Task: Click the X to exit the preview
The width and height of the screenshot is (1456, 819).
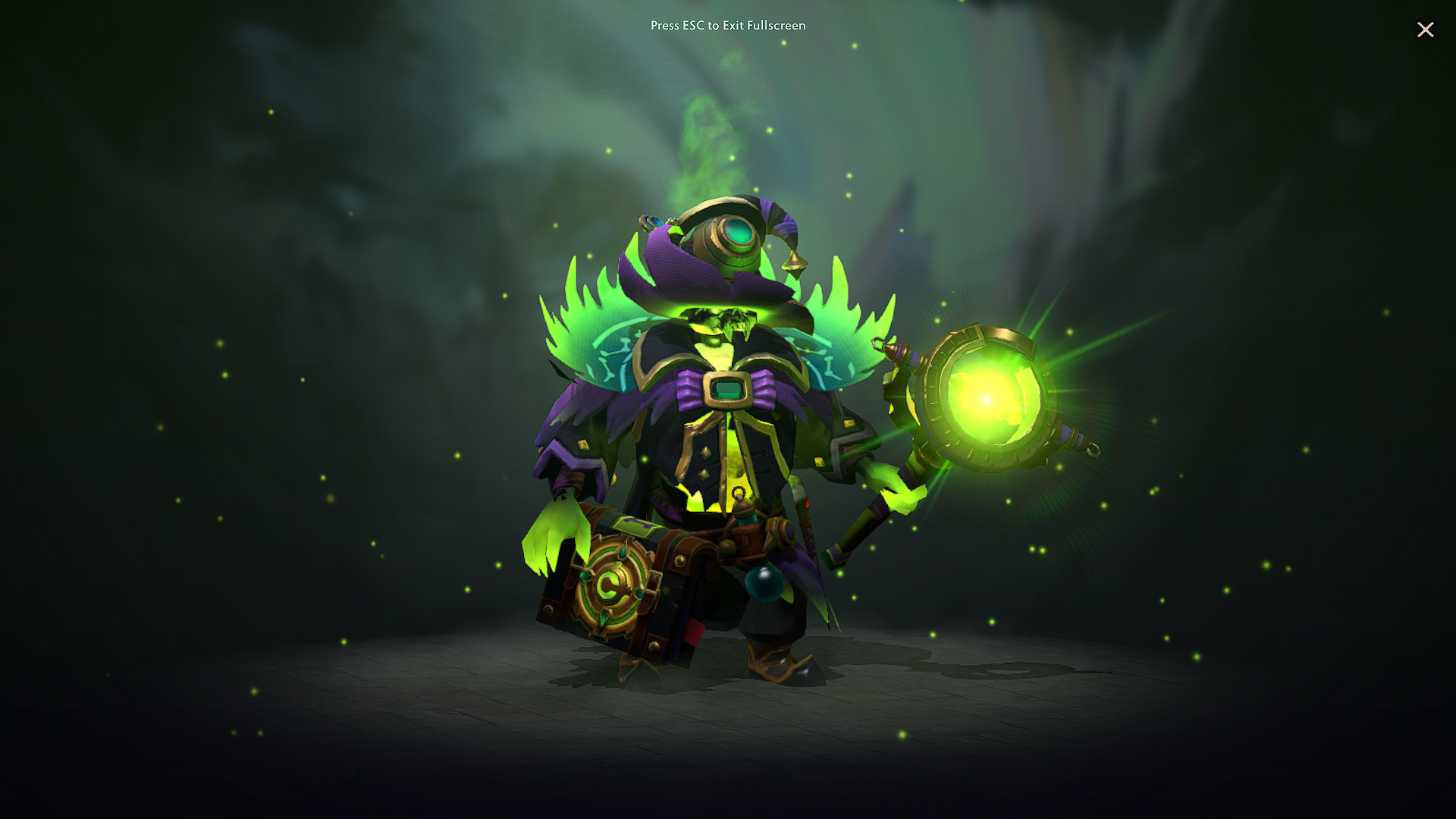Action: pos(1426,30)
